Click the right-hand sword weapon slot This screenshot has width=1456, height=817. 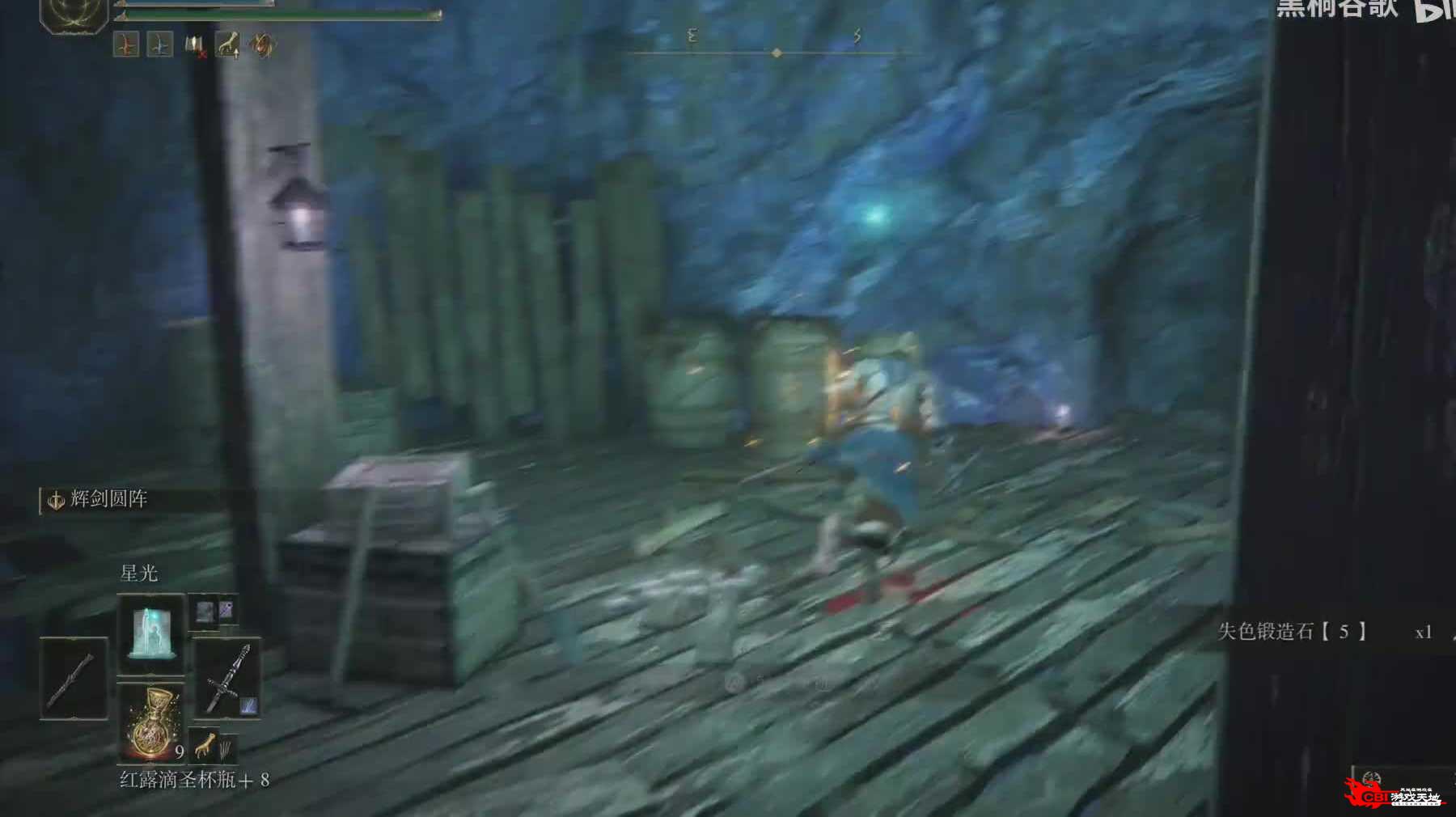pos(227,678)
